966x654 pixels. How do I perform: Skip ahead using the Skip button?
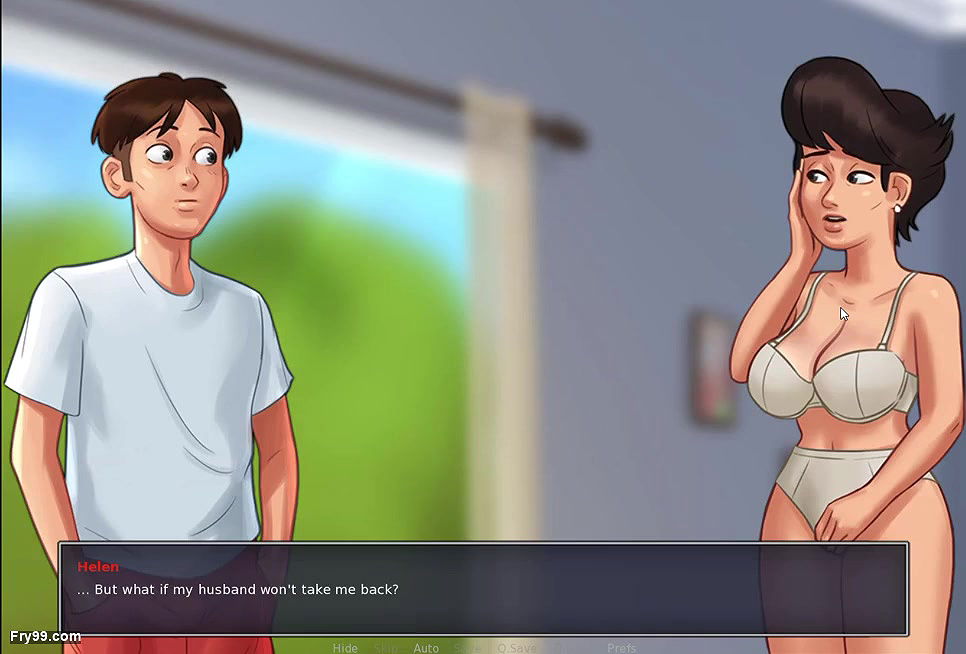385,648
